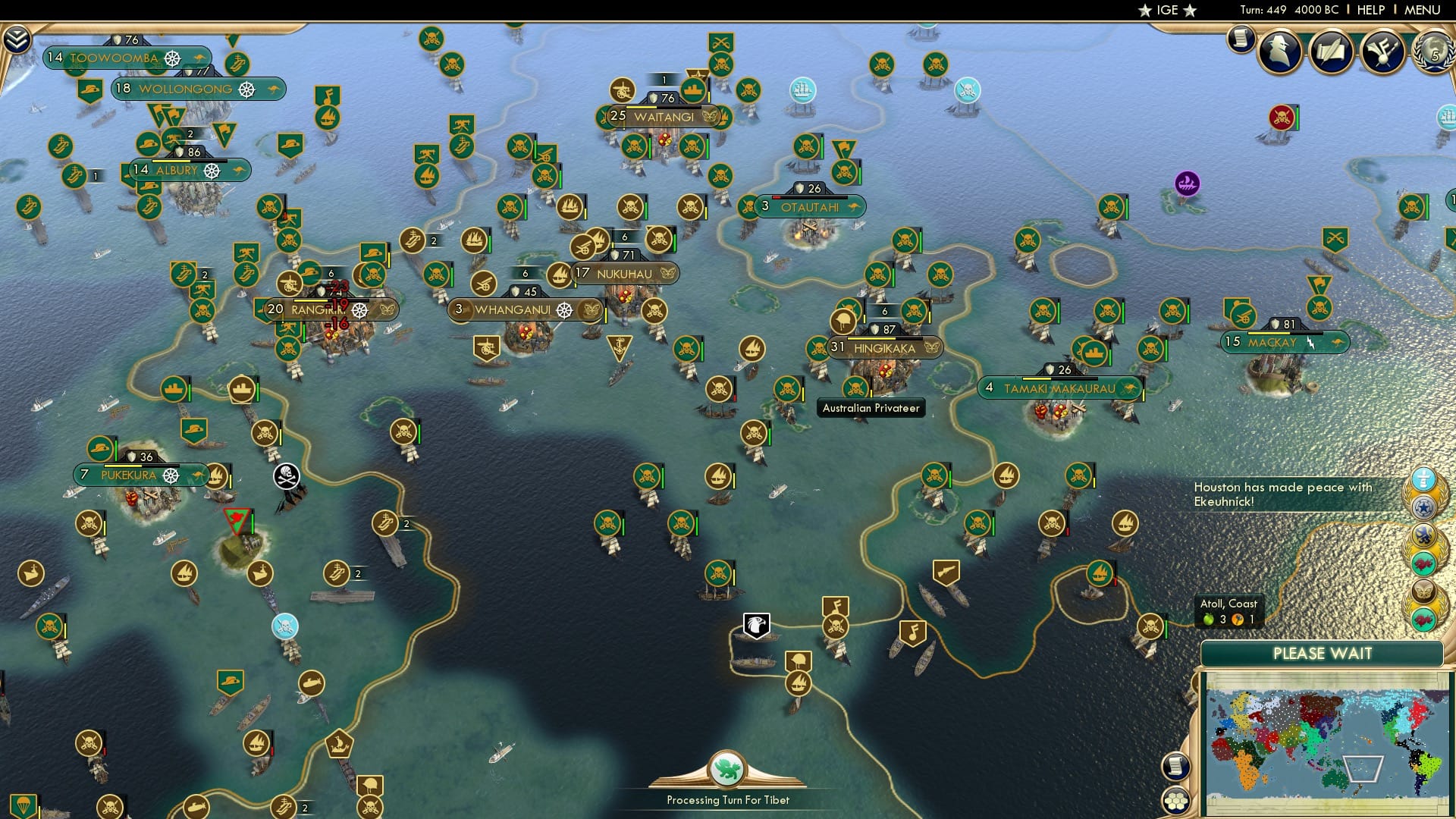This screenshot has width=1456, height=819.
Task: Toggle IGE mode via the top bar star
Action: [x=1144, y=10]
